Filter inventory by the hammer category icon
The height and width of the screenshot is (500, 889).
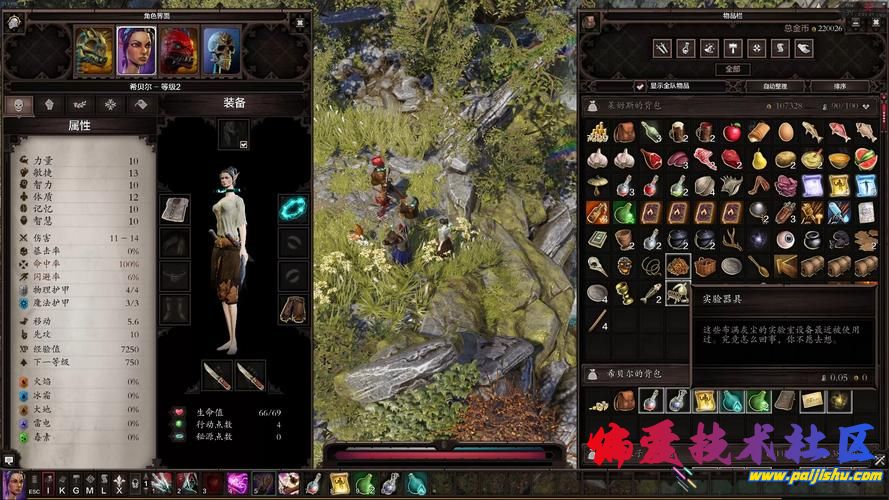(733, 48)
